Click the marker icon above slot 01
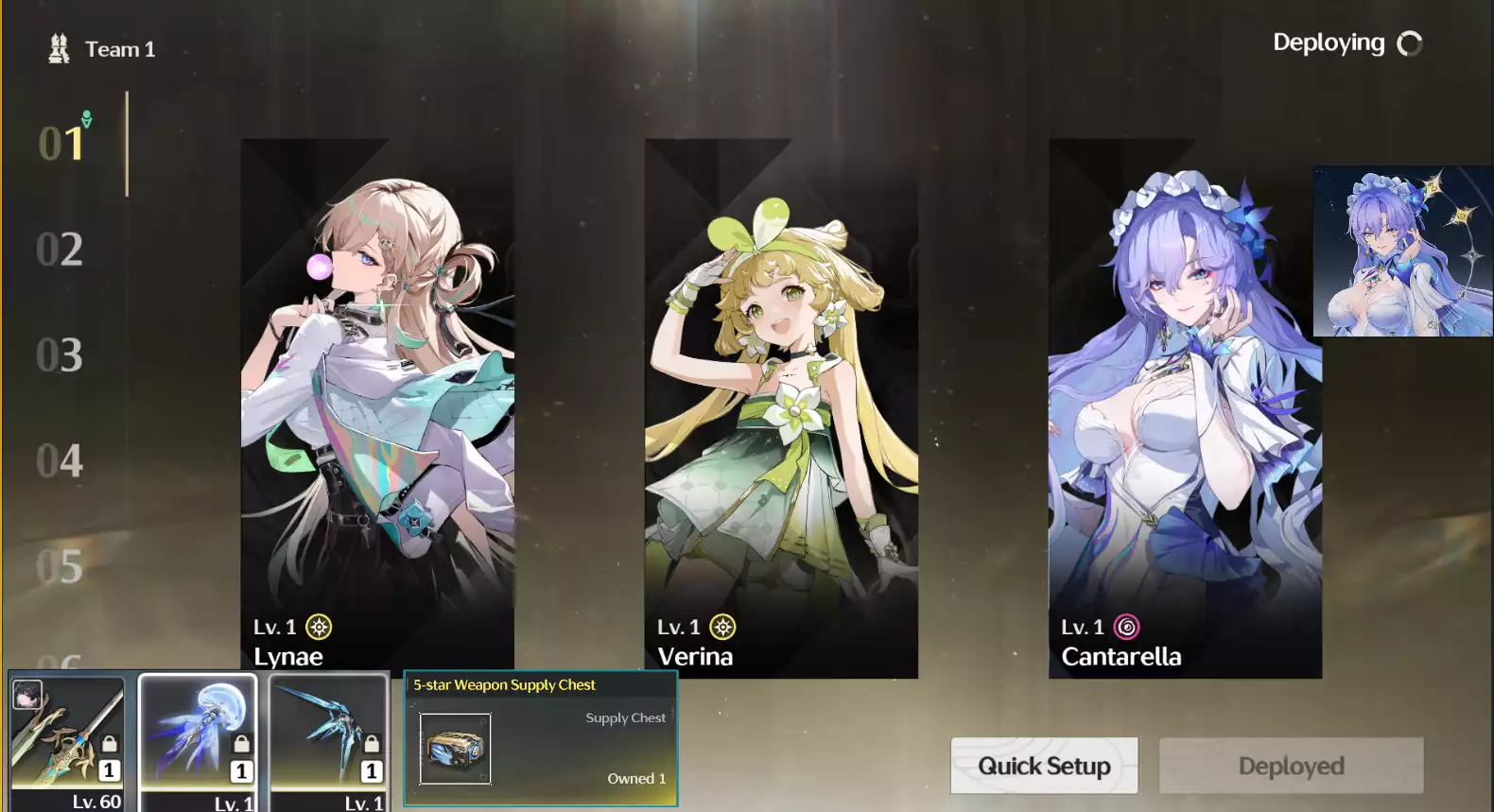1494x812 pixels. coord(85,118)
